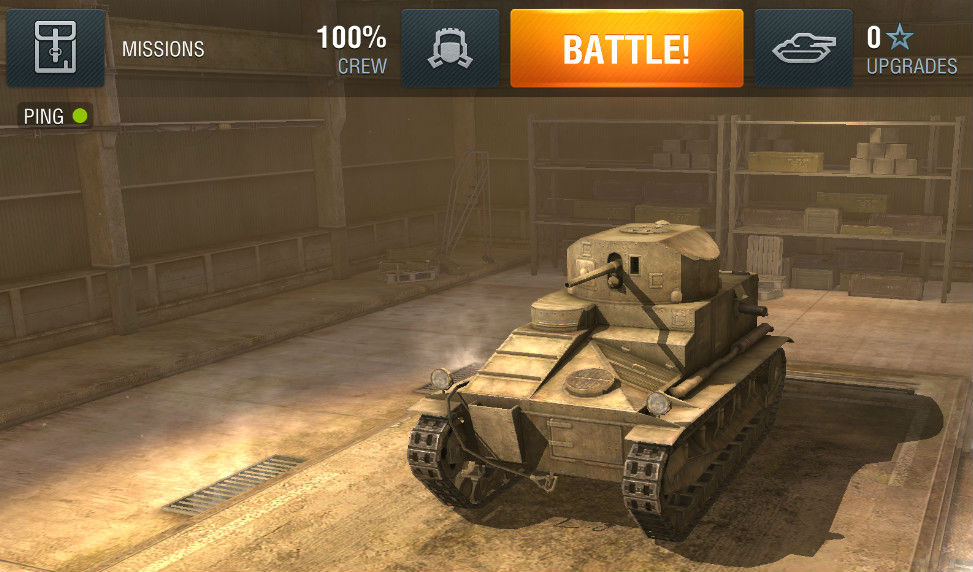Open the Missions icon button
The height and width of the screenshot is (572, 973).
56,48
